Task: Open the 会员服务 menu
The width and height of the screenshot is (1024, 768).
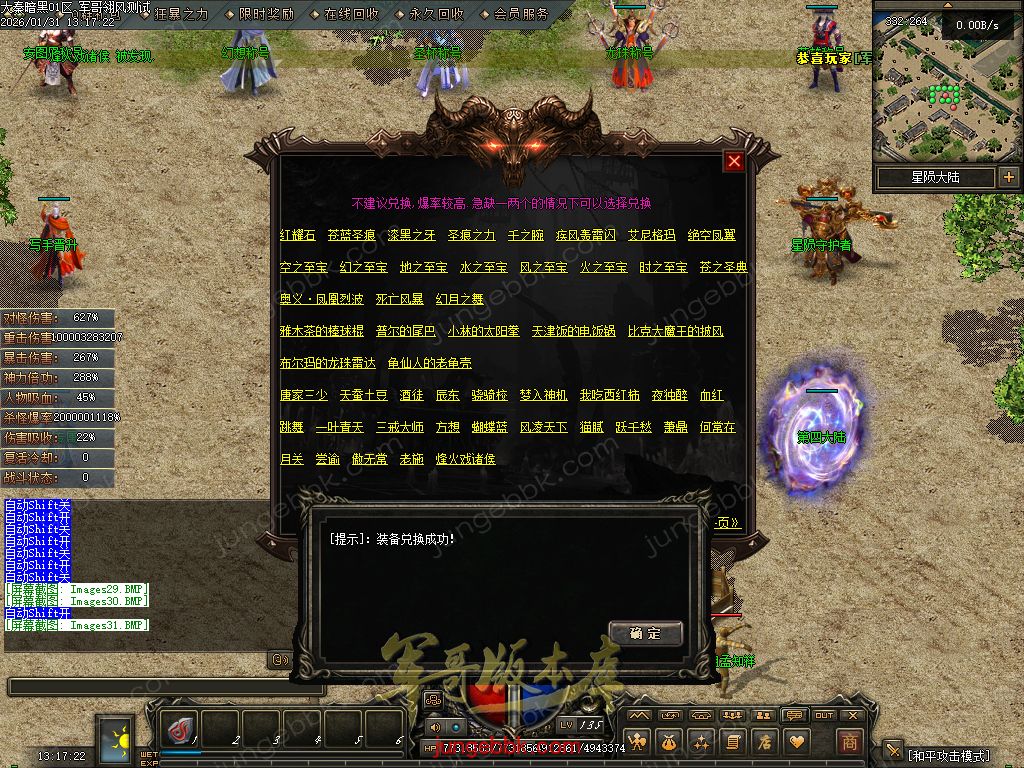Action: [x=521, y=14]
